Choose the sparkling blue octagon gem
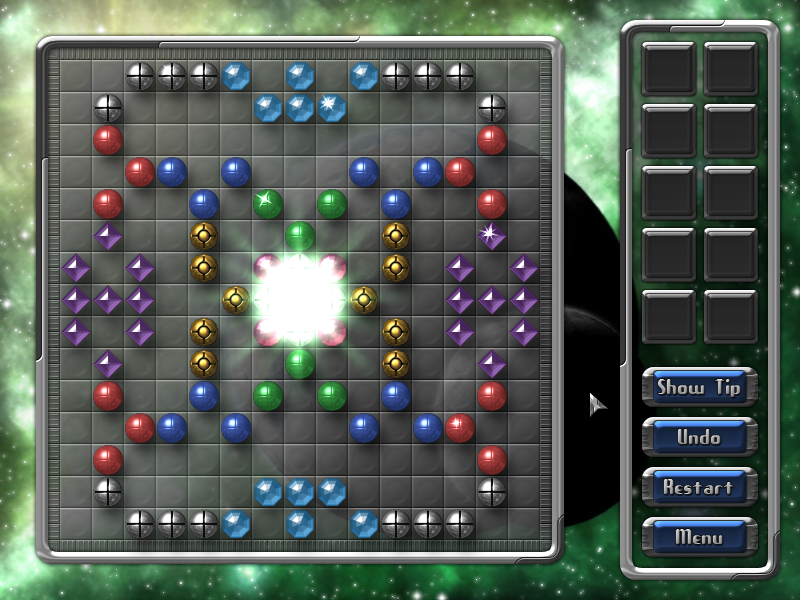Image resolution: width=800 pixels, height=600 pixels. click(x=332, y=107)
